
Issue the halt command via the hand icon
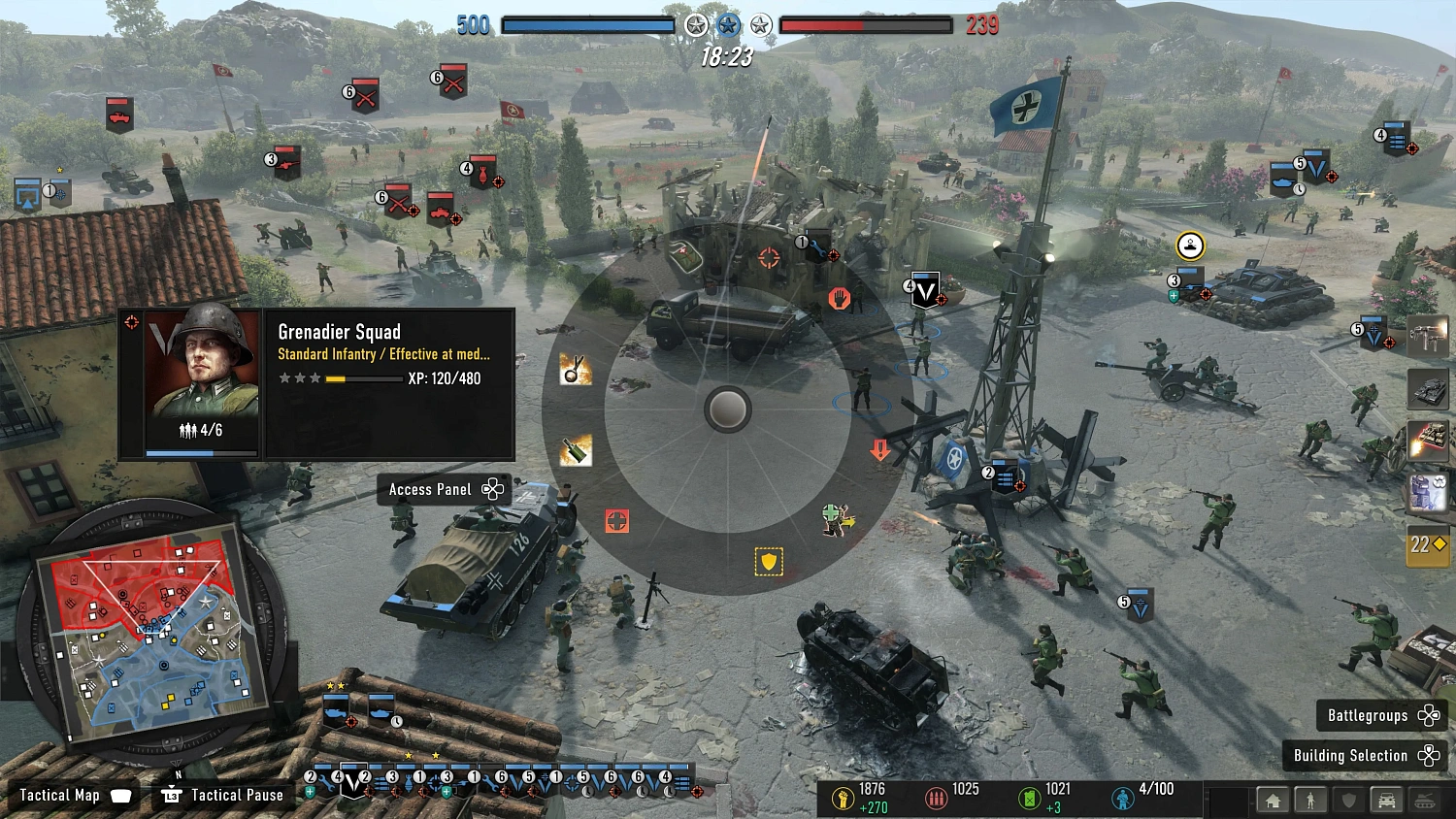(839, 298)
